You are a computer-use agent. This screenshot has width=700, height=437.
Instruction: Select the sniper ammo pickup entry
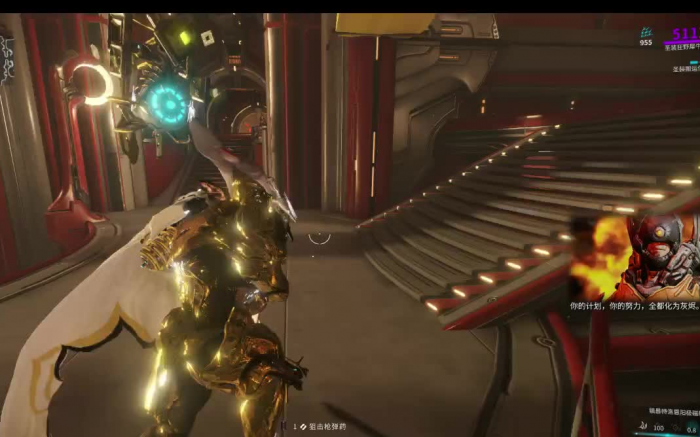click(x=319, y=426)
